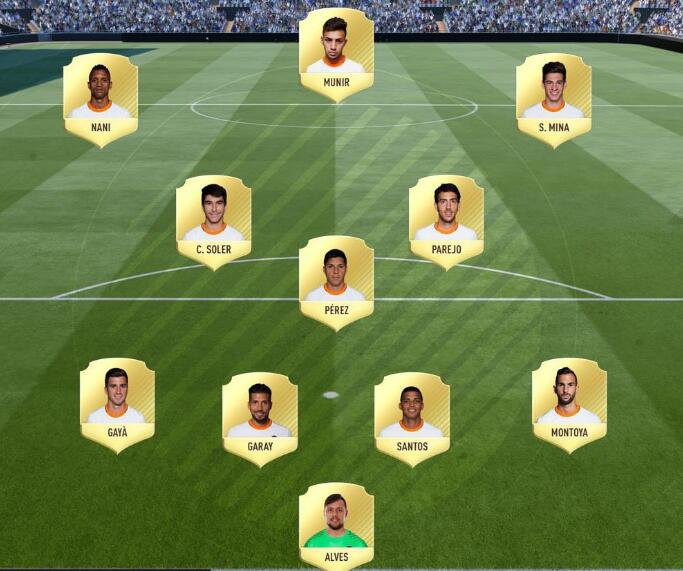Select the Montoya defender card
683x571 pixels.
(x=569, y=404)
